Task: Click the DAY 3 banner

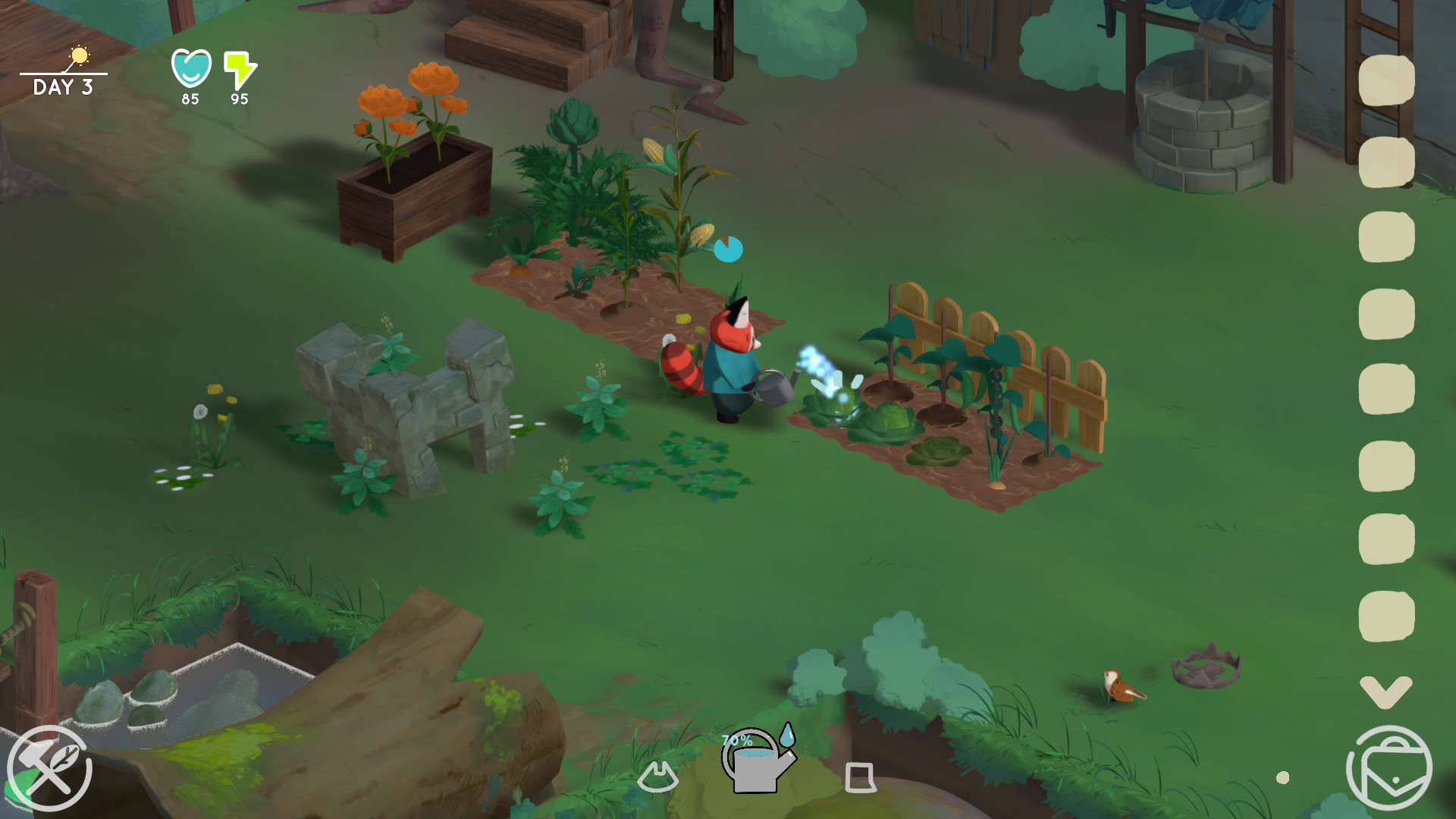Action: pyautogui.click(x=63, y=86)
